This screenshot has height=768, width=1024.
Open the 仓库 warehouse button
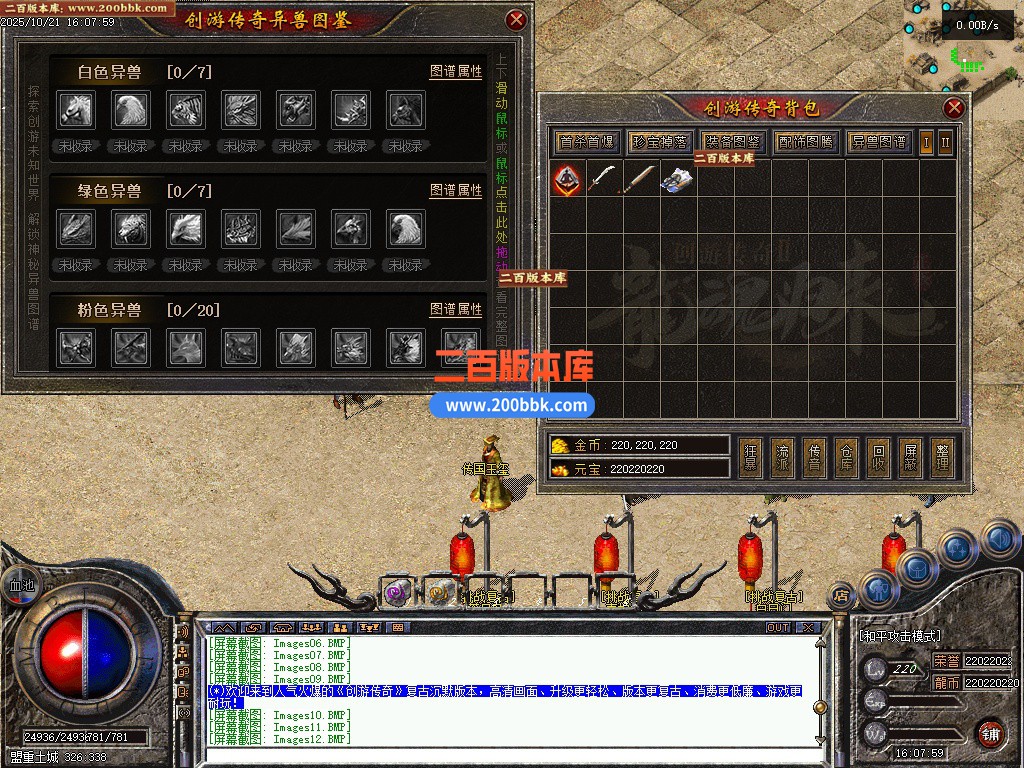(x=846, y=457)
